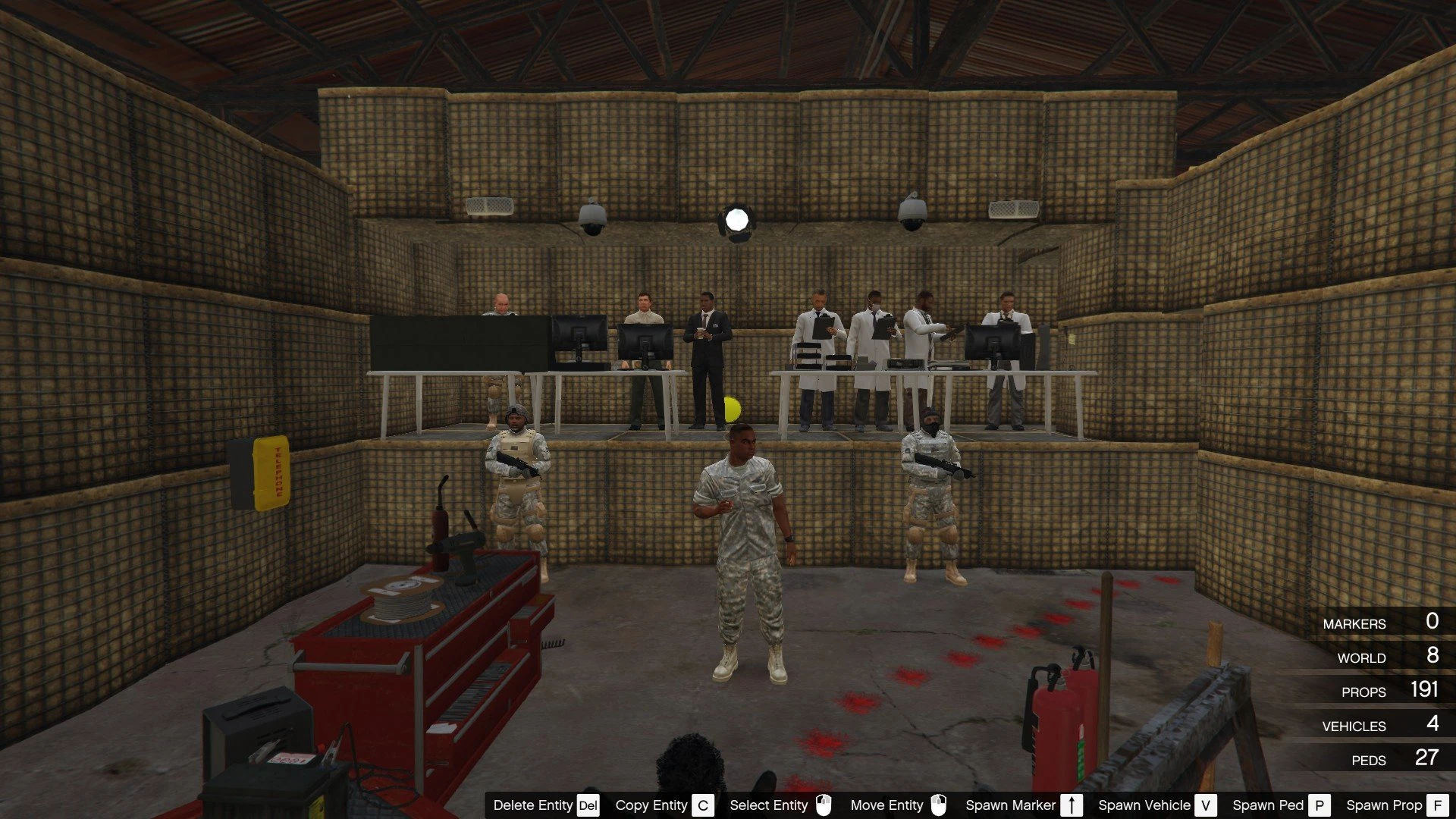
Task: Click the Spawn Vehicle label
Action: tap(1144, 805)
